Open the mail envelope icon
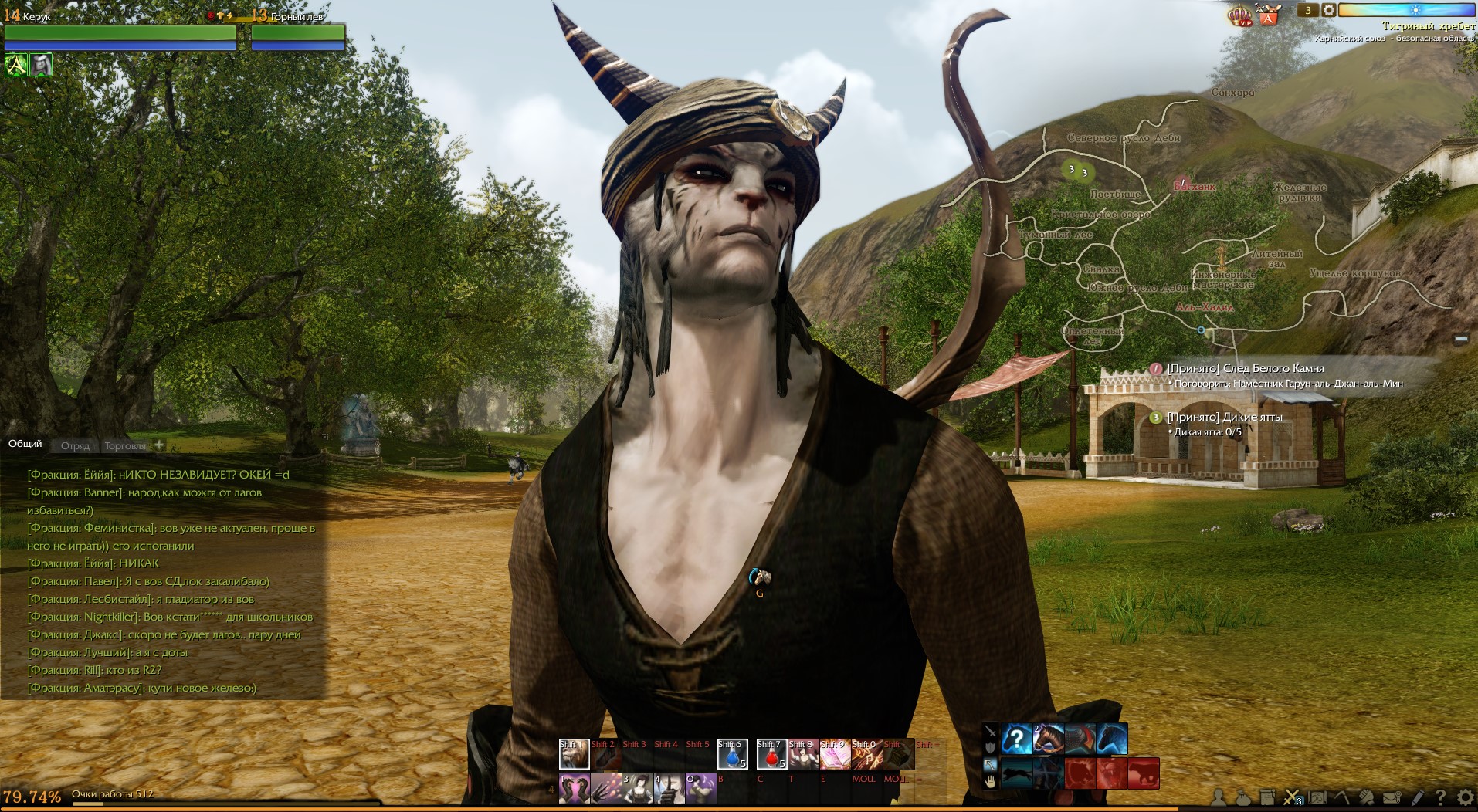Viewport: 1478px width, 812px height. click(x=1392, y=797)
